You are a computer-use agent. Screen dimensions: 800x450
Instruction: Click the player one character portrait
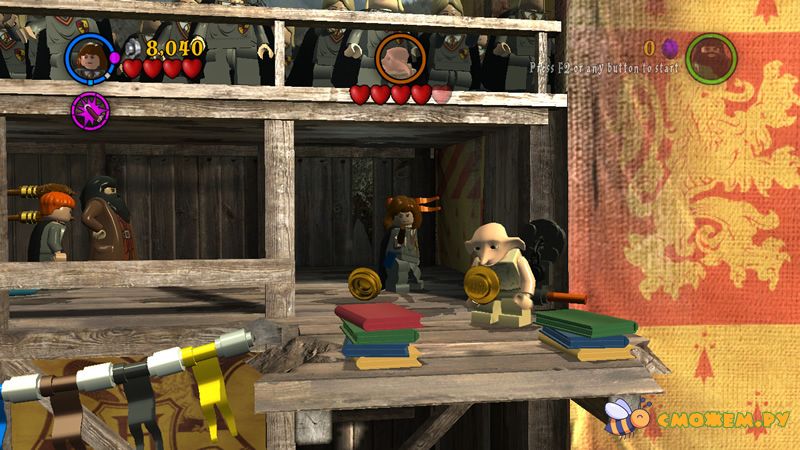coord(89,58)
